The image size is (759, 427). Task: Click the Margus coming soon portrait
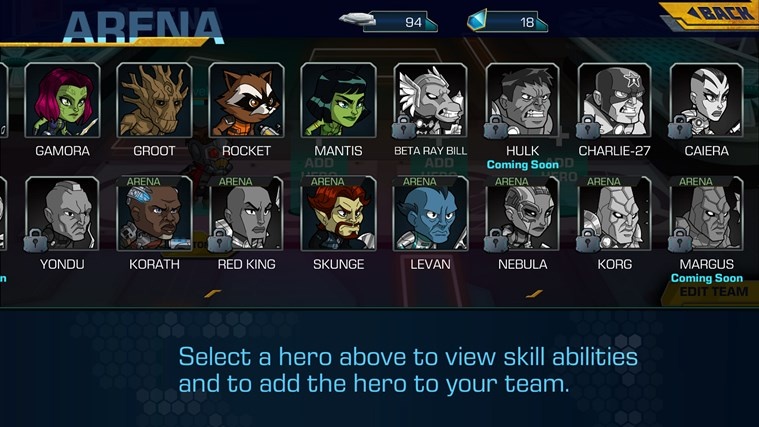[x=706, y=213]
